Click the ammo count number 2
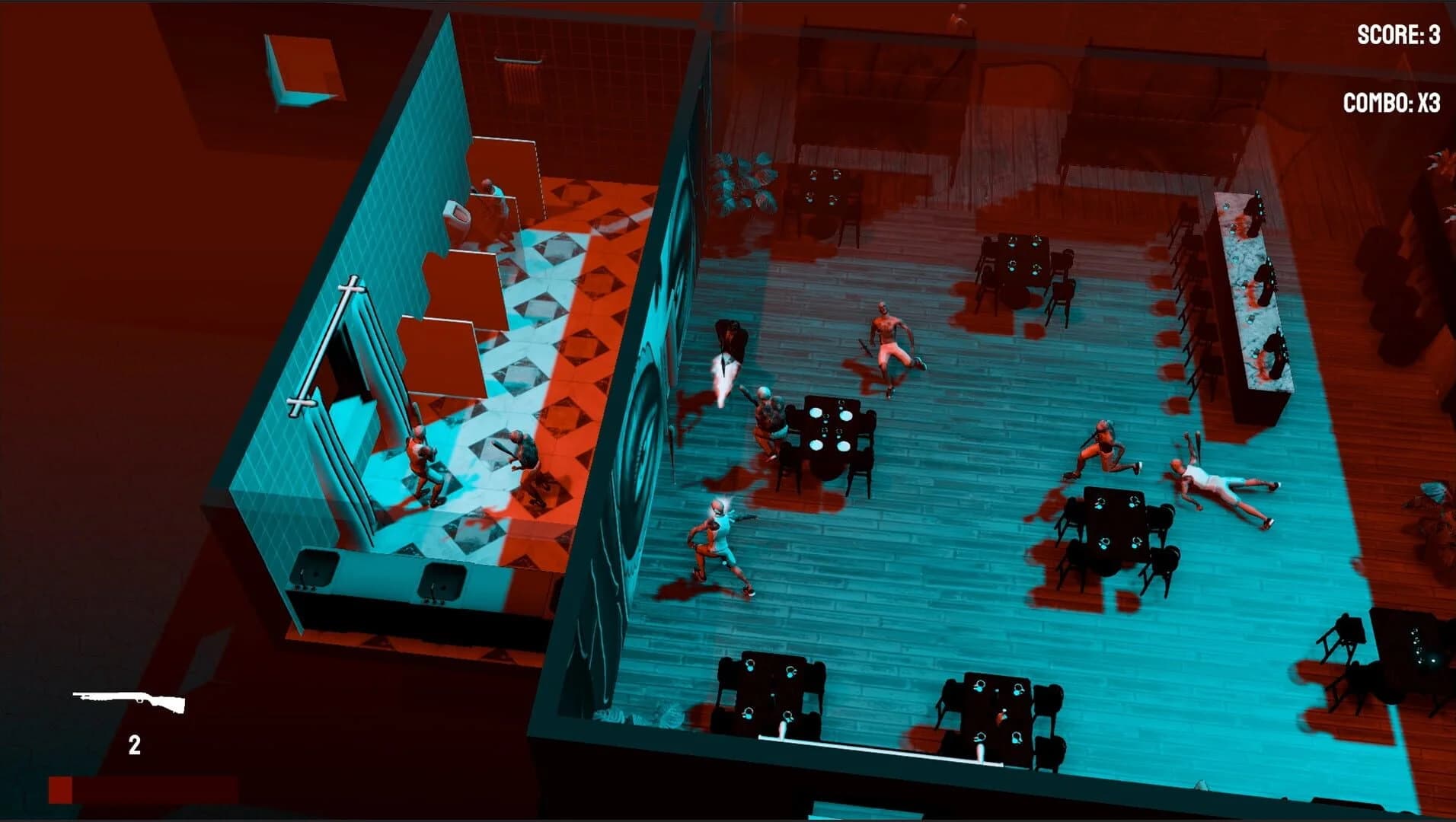The image size is (1456, 822). [136, 742]
